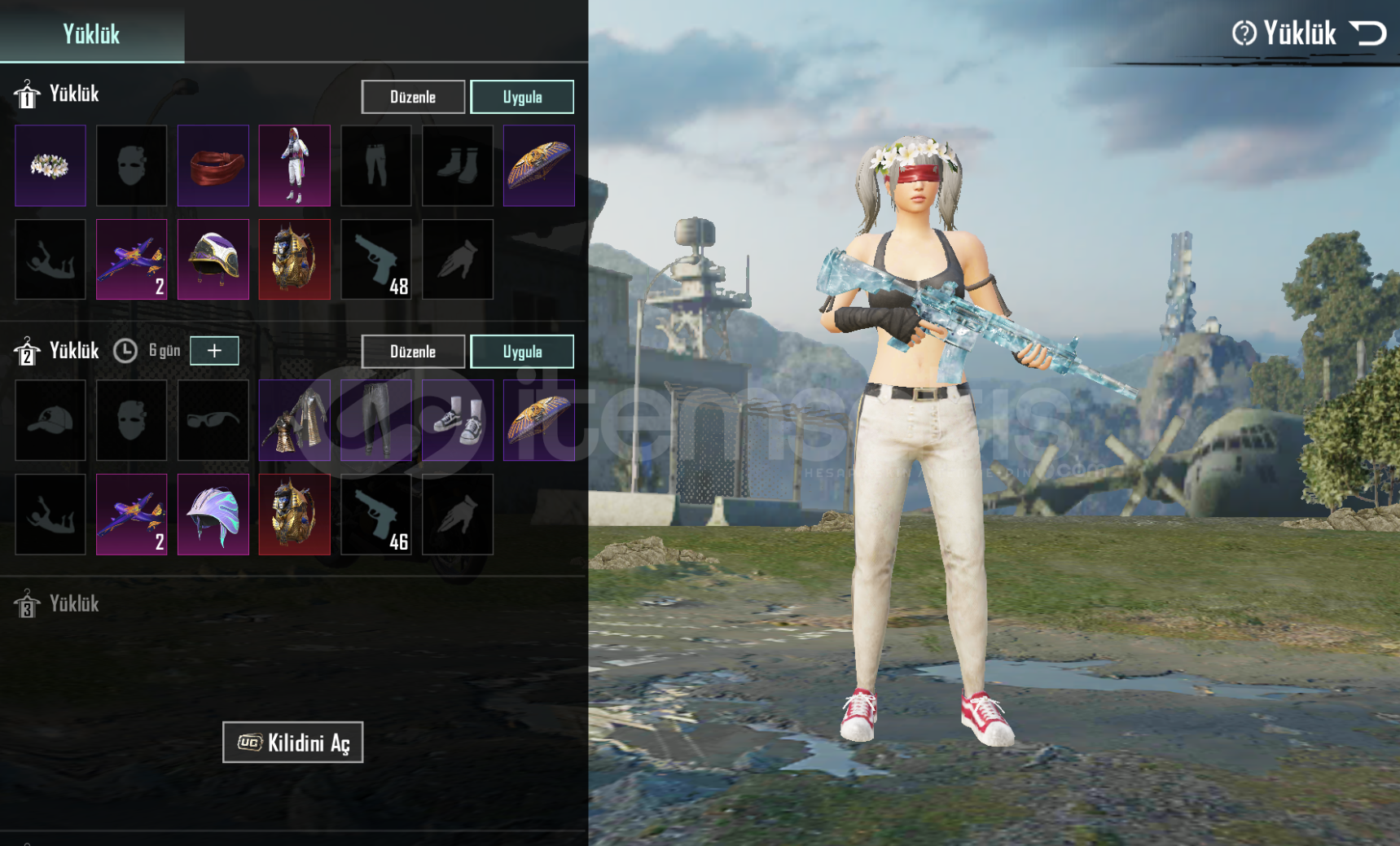Choose the white hooded outfit slot

295,165
